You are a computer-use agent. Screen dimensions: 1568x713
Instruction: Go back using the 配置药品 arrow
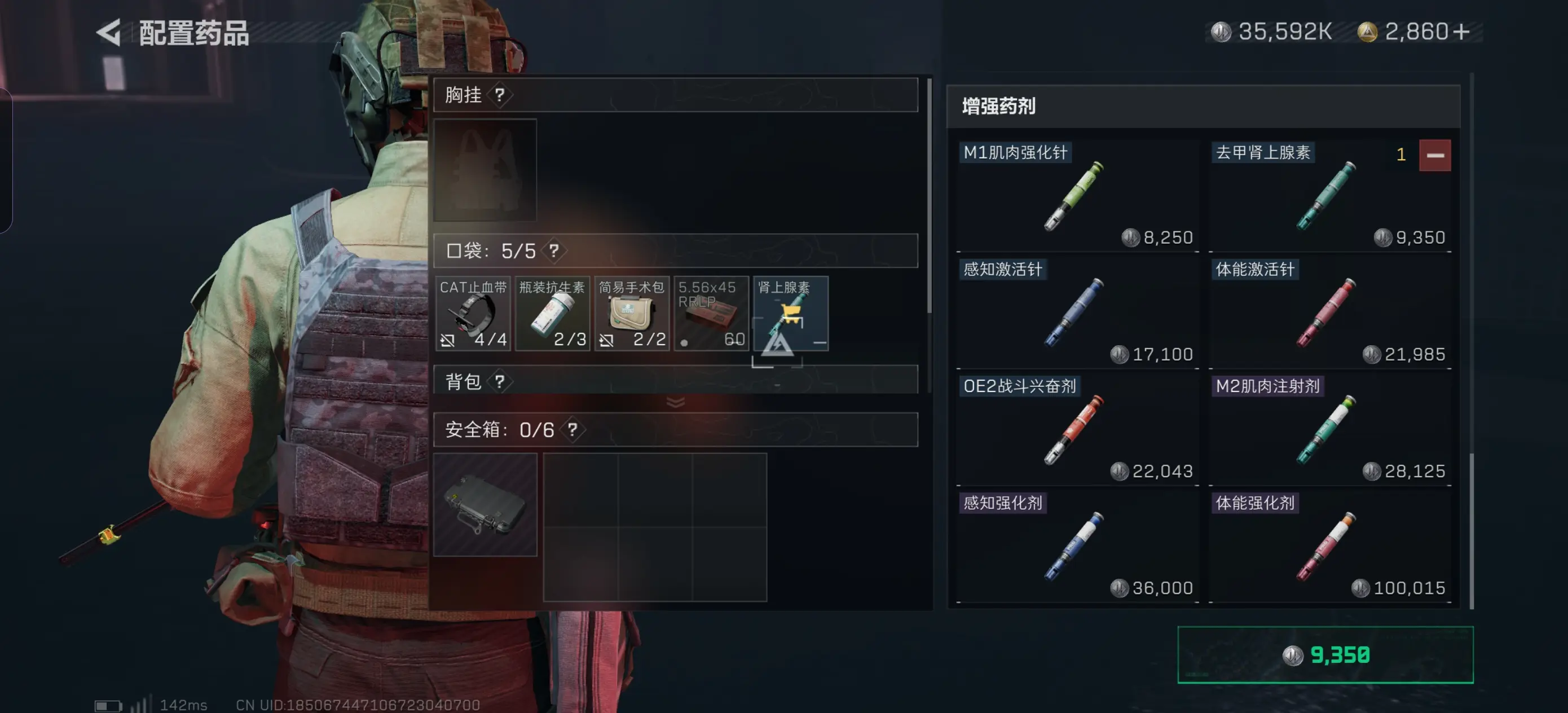pyautogui.click(x=109, y=32)
